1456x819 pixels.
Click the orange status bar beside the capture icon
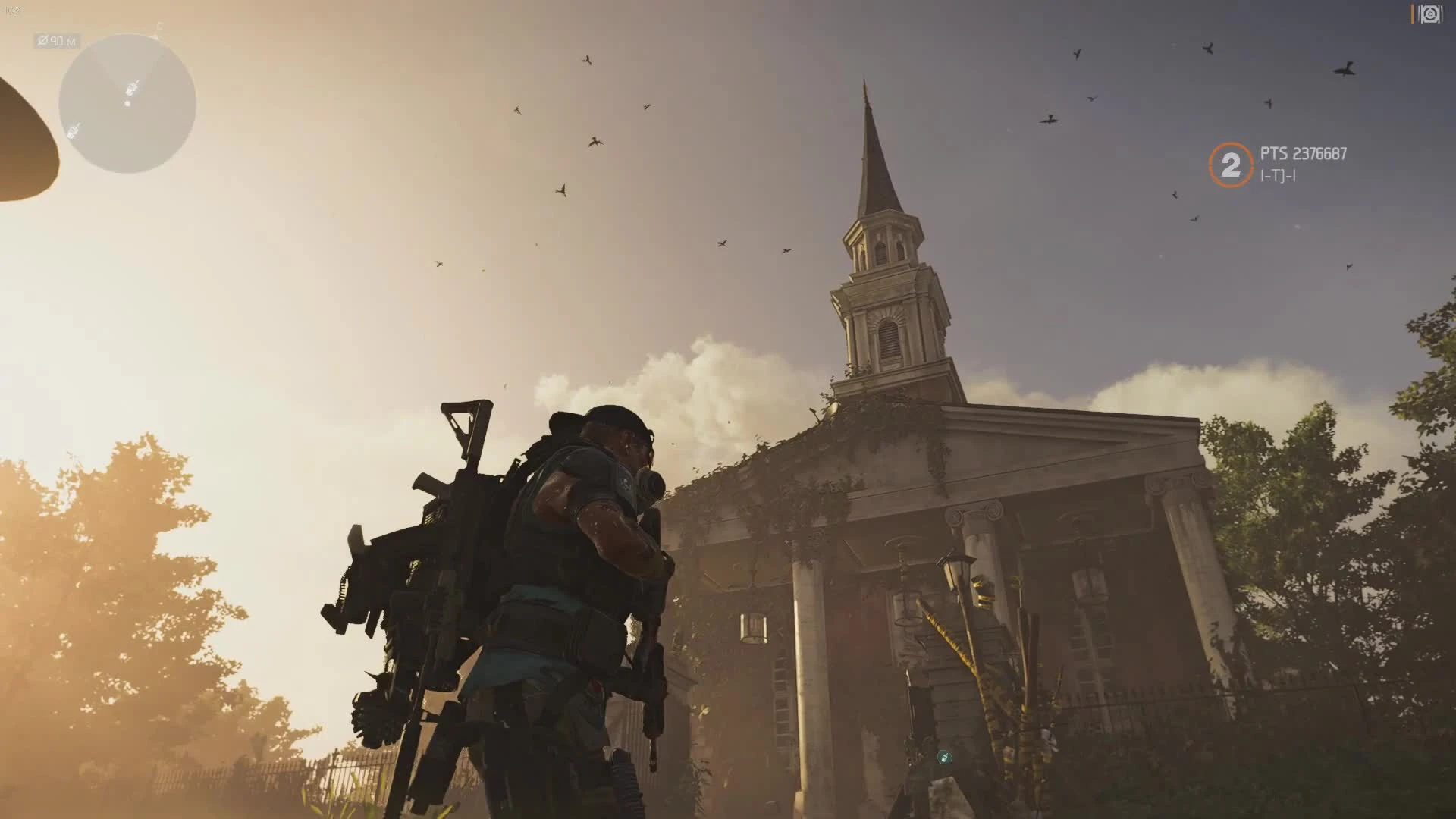click(1412, 12)
